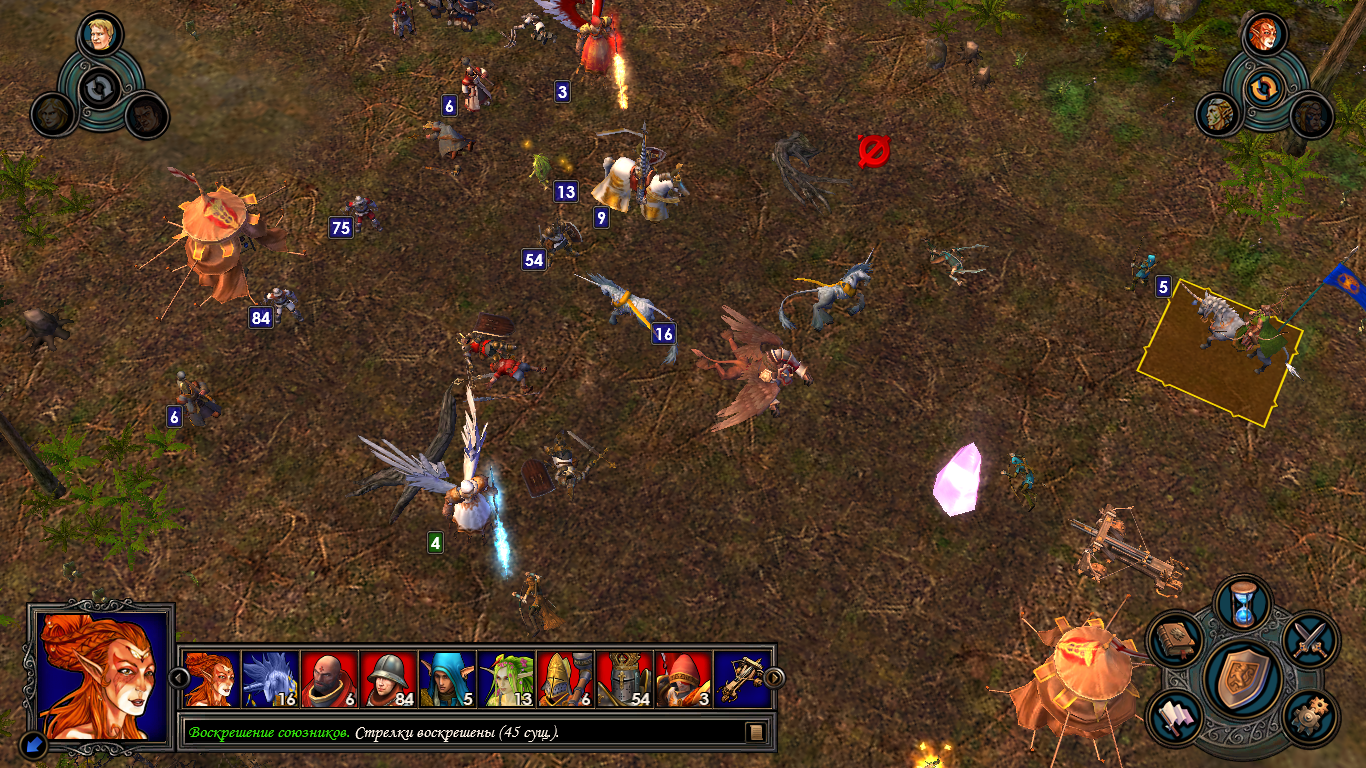The height and width of the screenshot is (768, 1366).
Task: Choose the crowned knight portrait with 54
Action: pos(624,679)
